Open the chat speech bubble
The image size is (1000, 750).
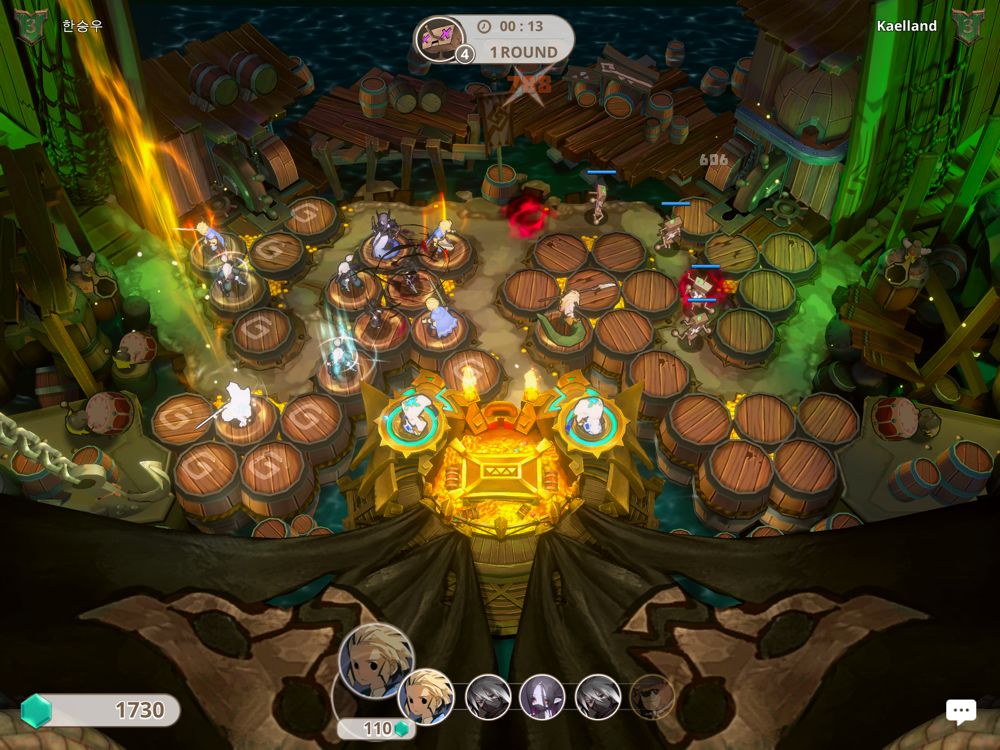click(x=961, y=710)
